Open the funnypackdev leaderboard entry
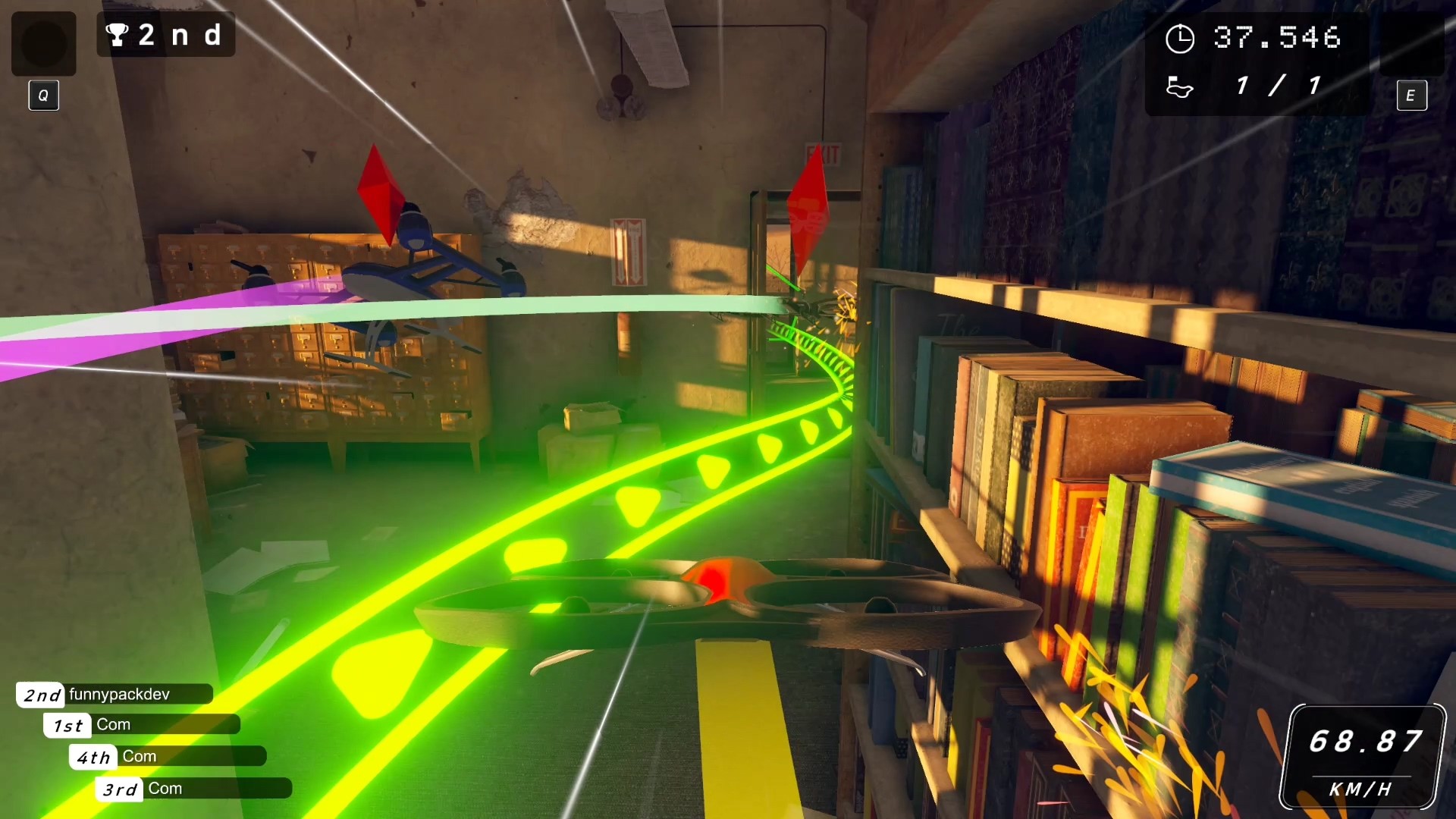 pos(114,694)
